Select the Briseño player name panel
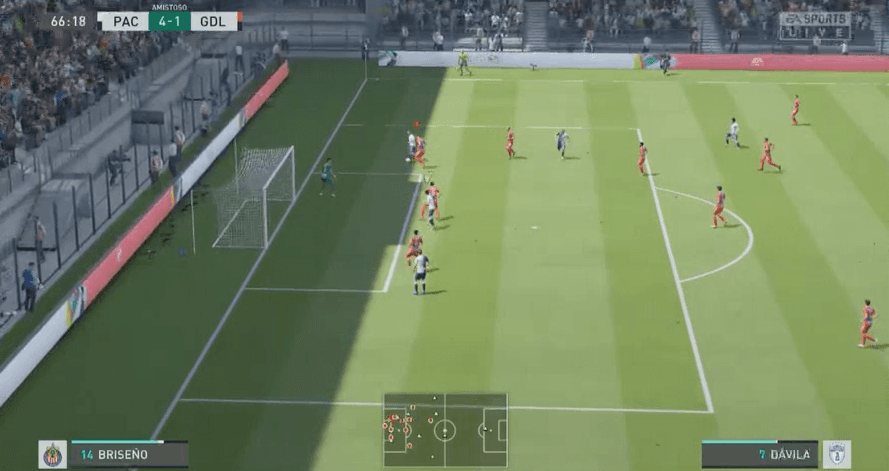 tap(128, 455)
